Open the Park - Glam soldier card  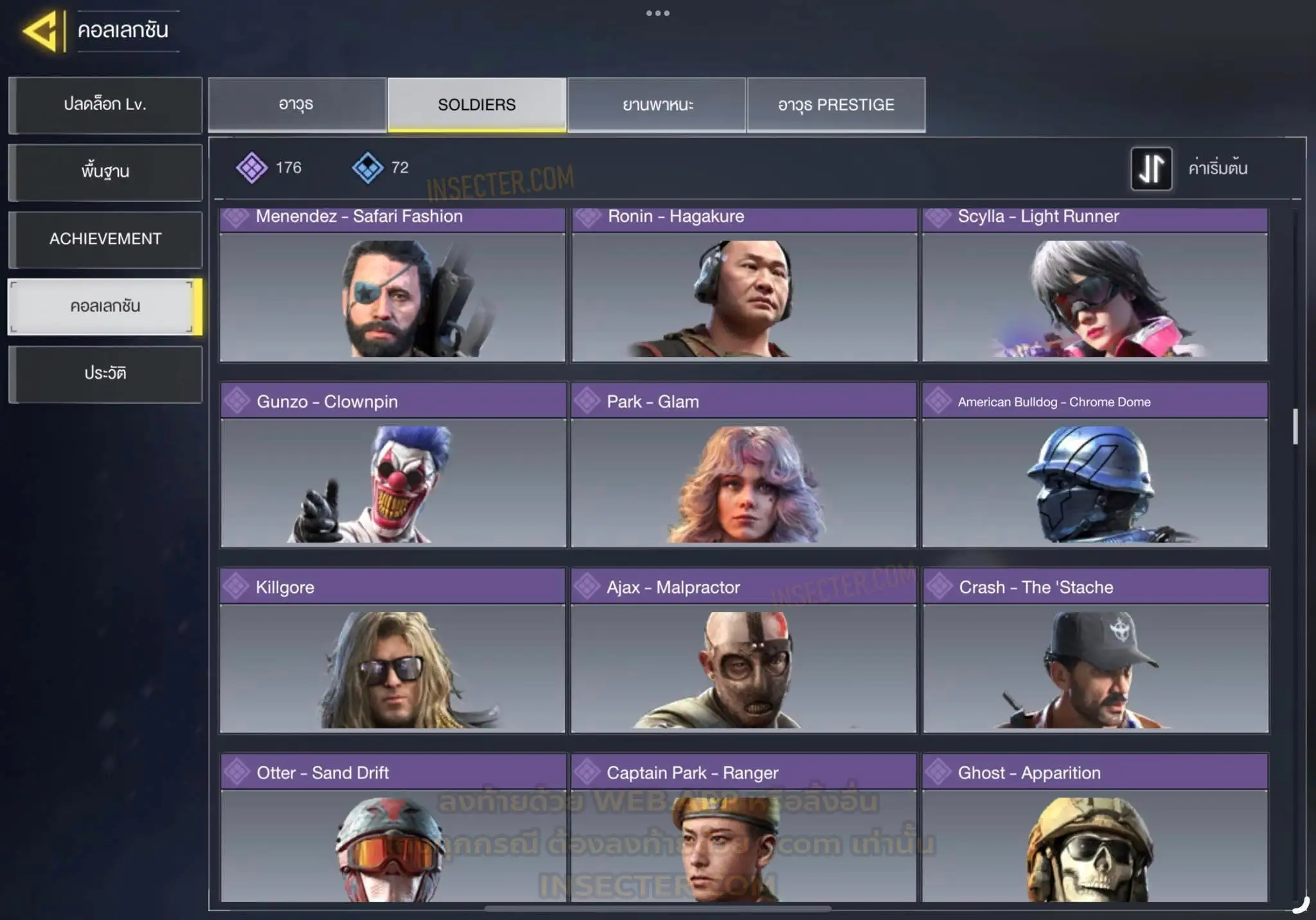pos(743,465)
